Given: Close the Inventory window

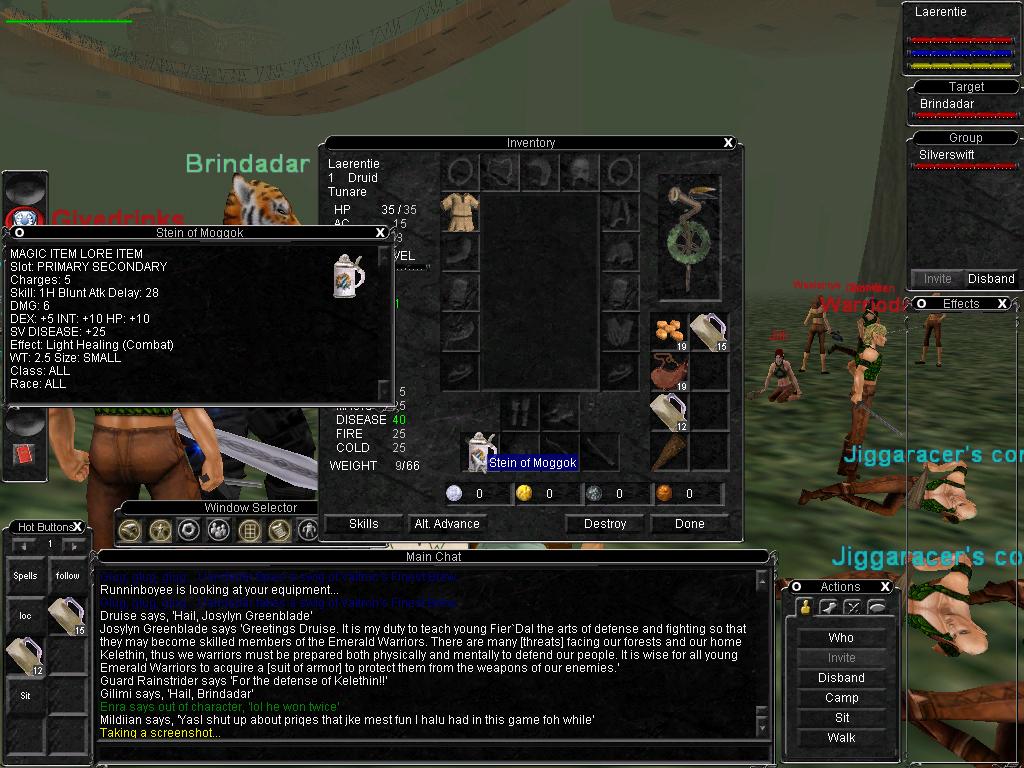Looking at the screenshot, I should (x=728, y=143).
